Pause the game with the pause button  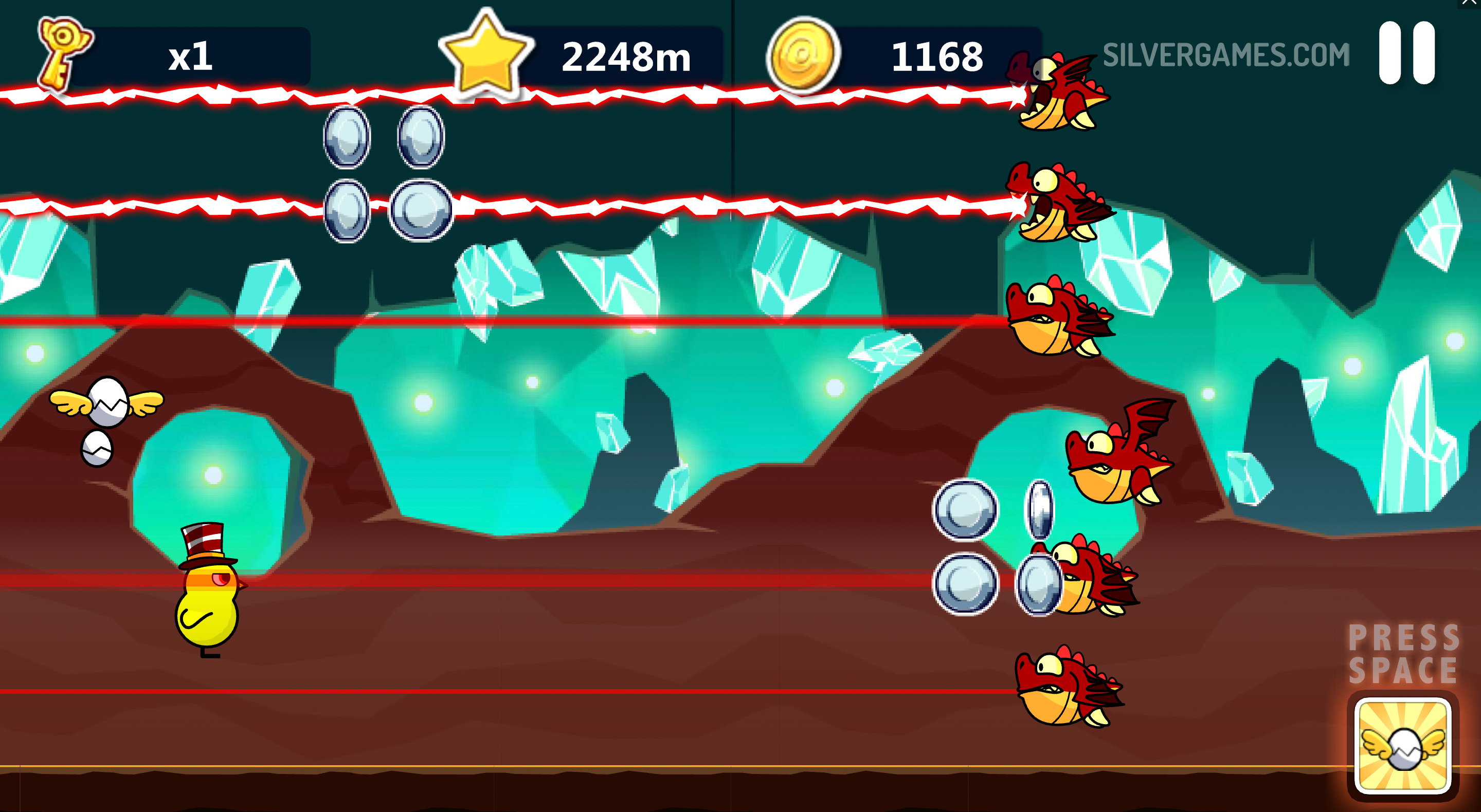point(1406,53)
